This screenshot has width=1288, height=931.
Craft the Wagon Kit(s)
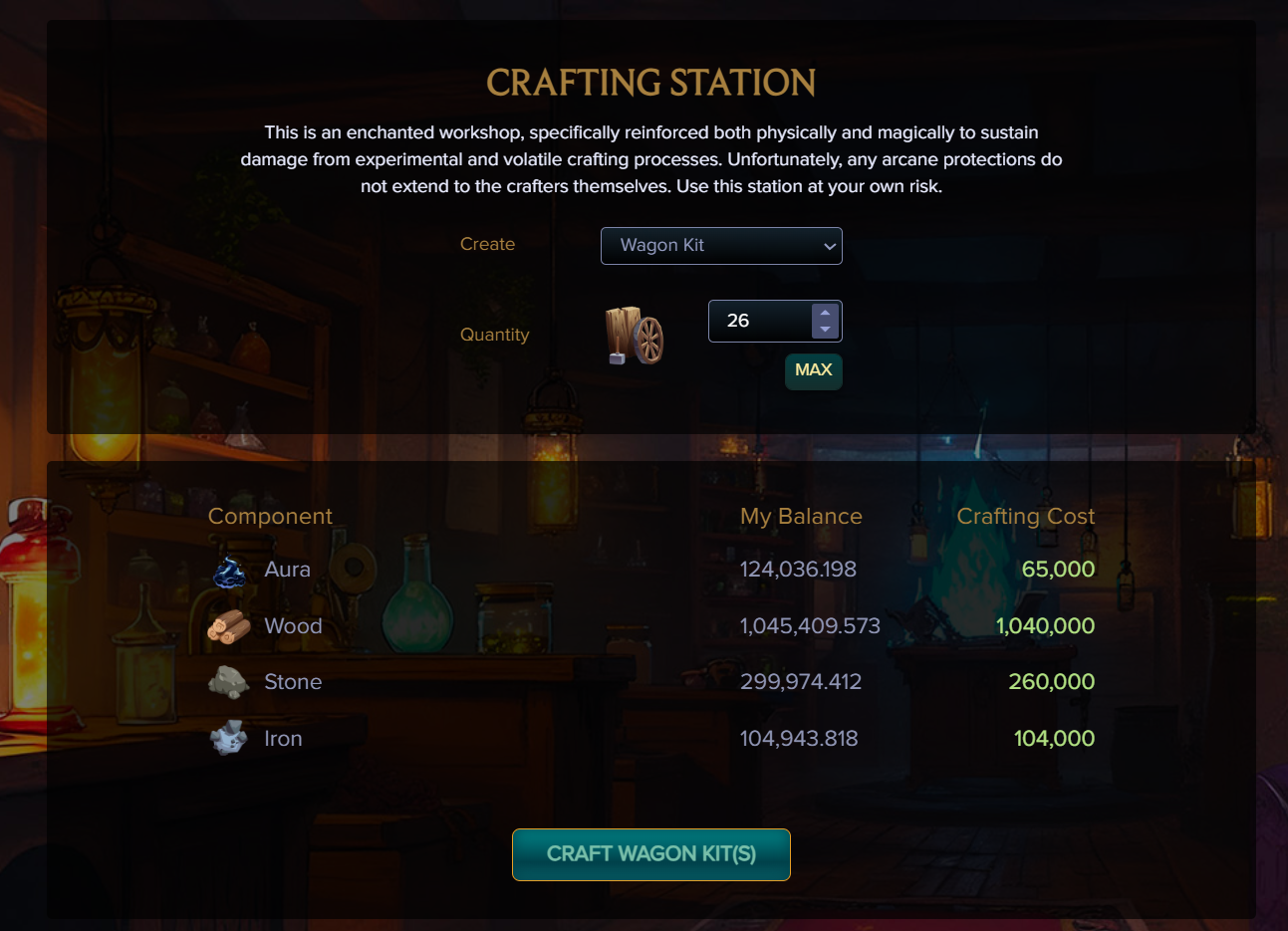tap(651, 854)
